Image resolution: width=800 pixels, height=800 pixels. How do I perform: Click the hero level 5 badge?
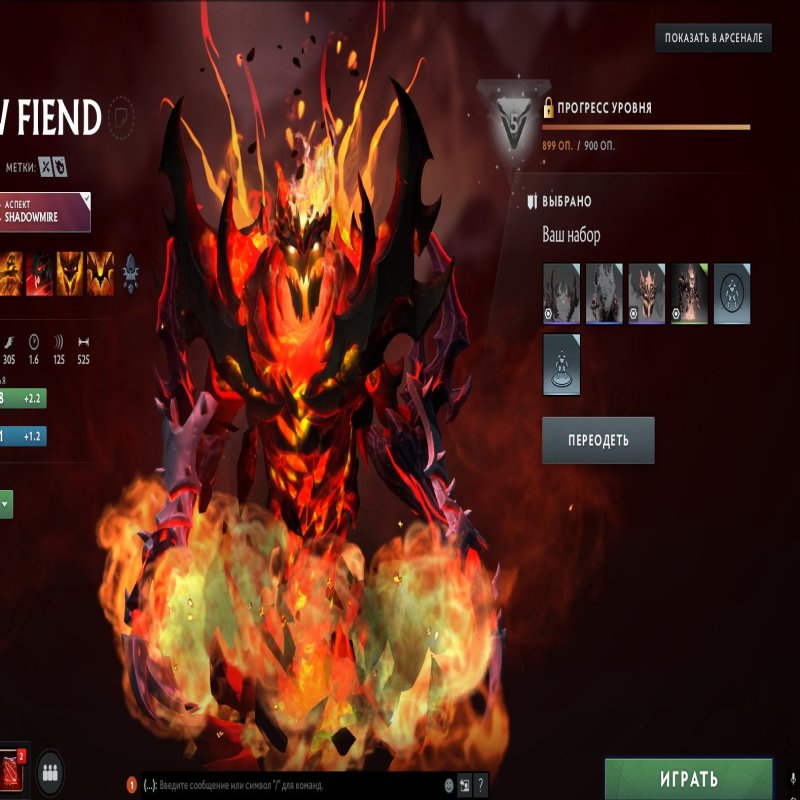[x=510, y=129]
